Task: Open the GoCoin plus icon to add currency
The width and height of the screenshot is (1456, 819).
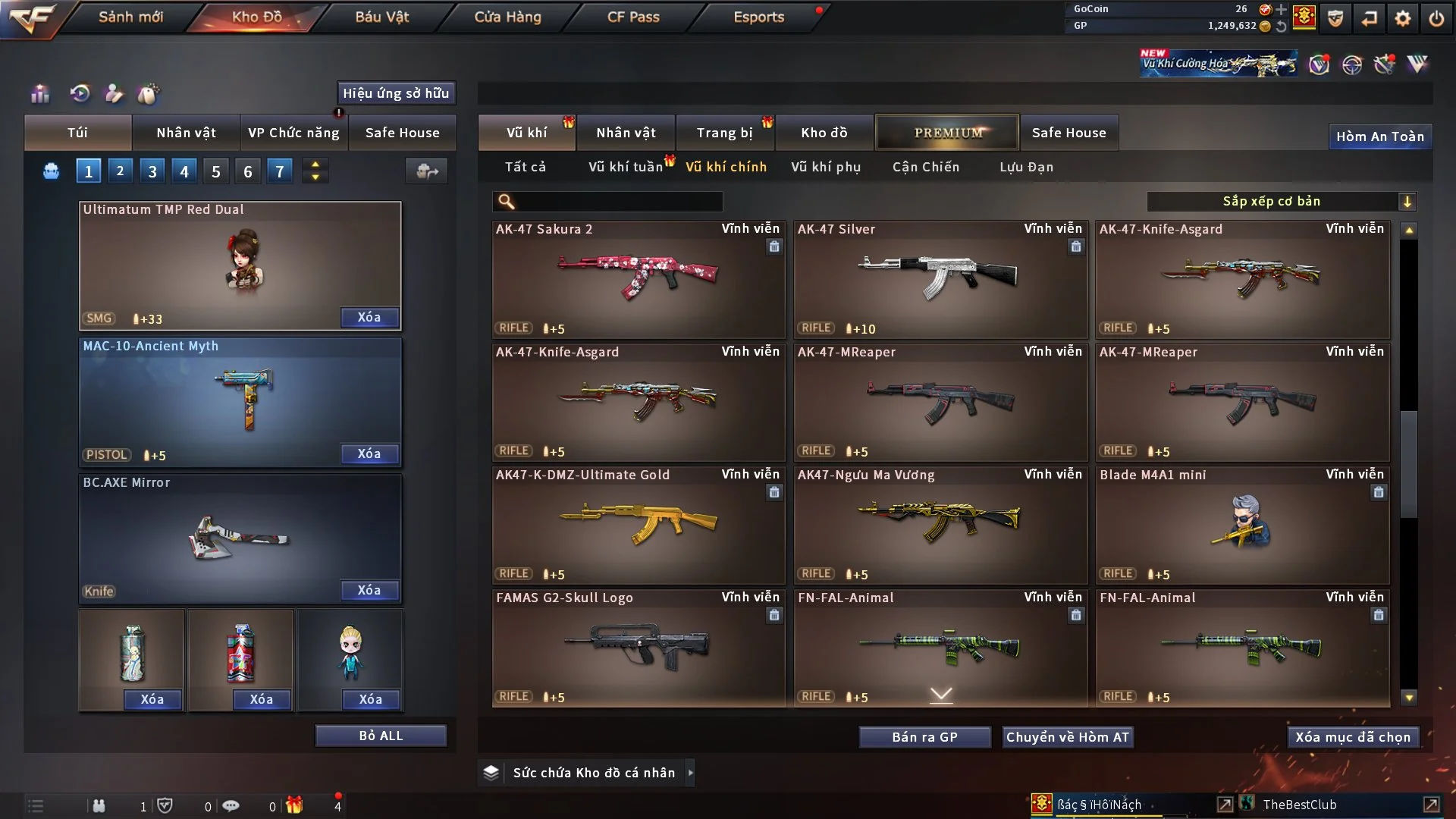Action: 1281,10
